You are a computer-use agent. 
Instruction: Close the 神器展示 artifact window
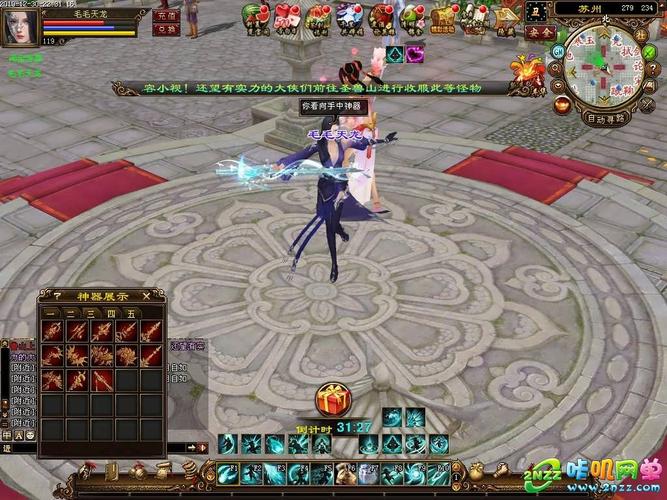click(x=146, y=296)
